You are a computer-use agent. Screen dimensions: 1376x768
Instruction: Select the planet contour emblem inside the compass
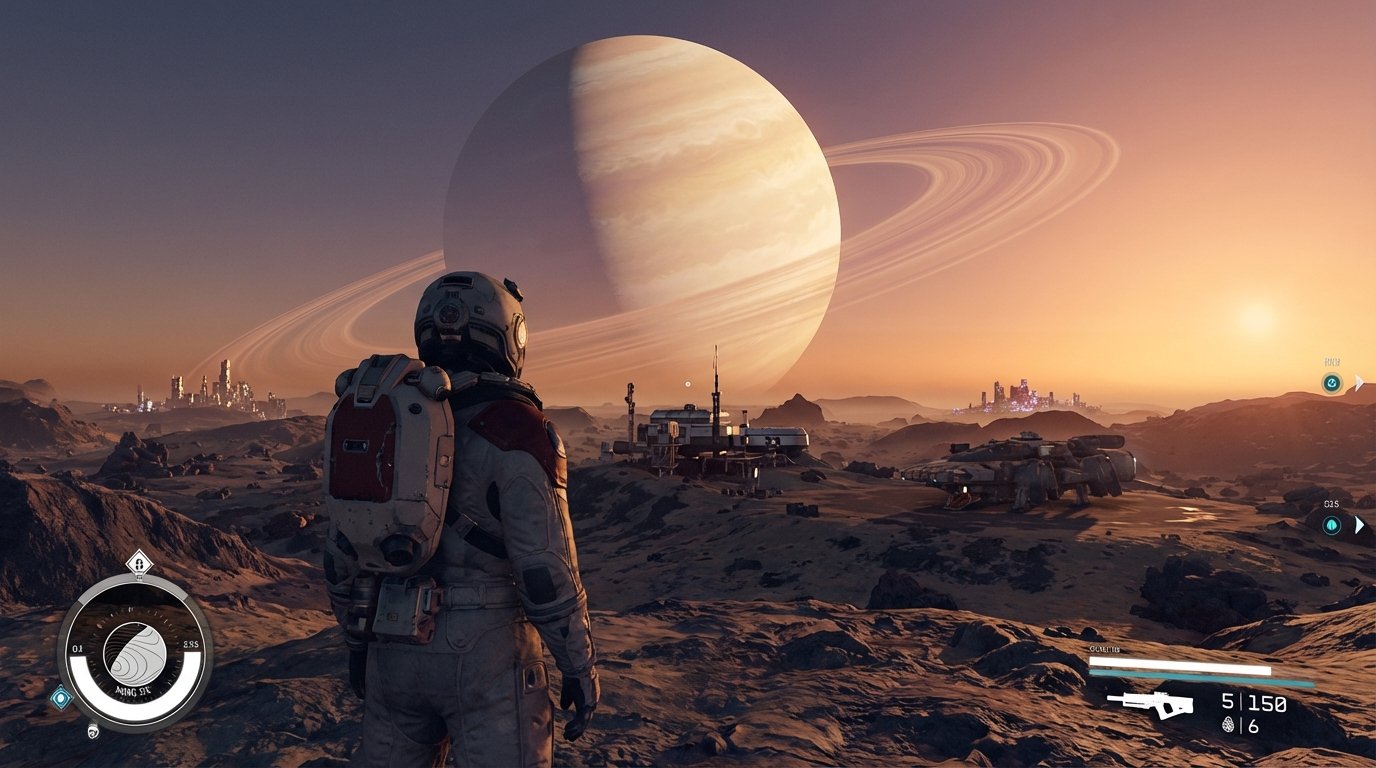click(x=134, y=652)
